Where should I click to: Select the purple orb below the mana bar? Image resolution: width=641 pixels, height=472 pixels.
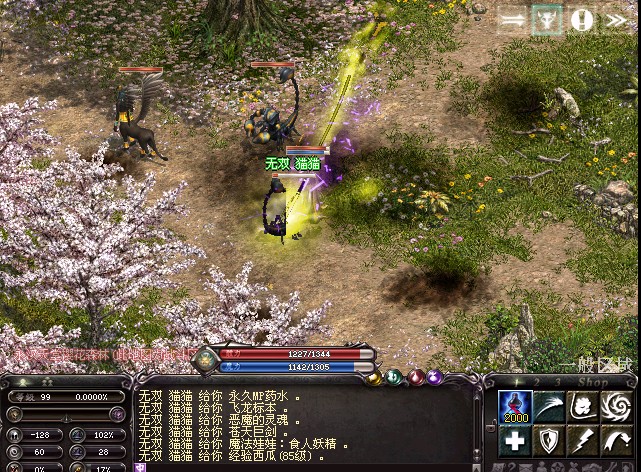click(x=435, y=377)
